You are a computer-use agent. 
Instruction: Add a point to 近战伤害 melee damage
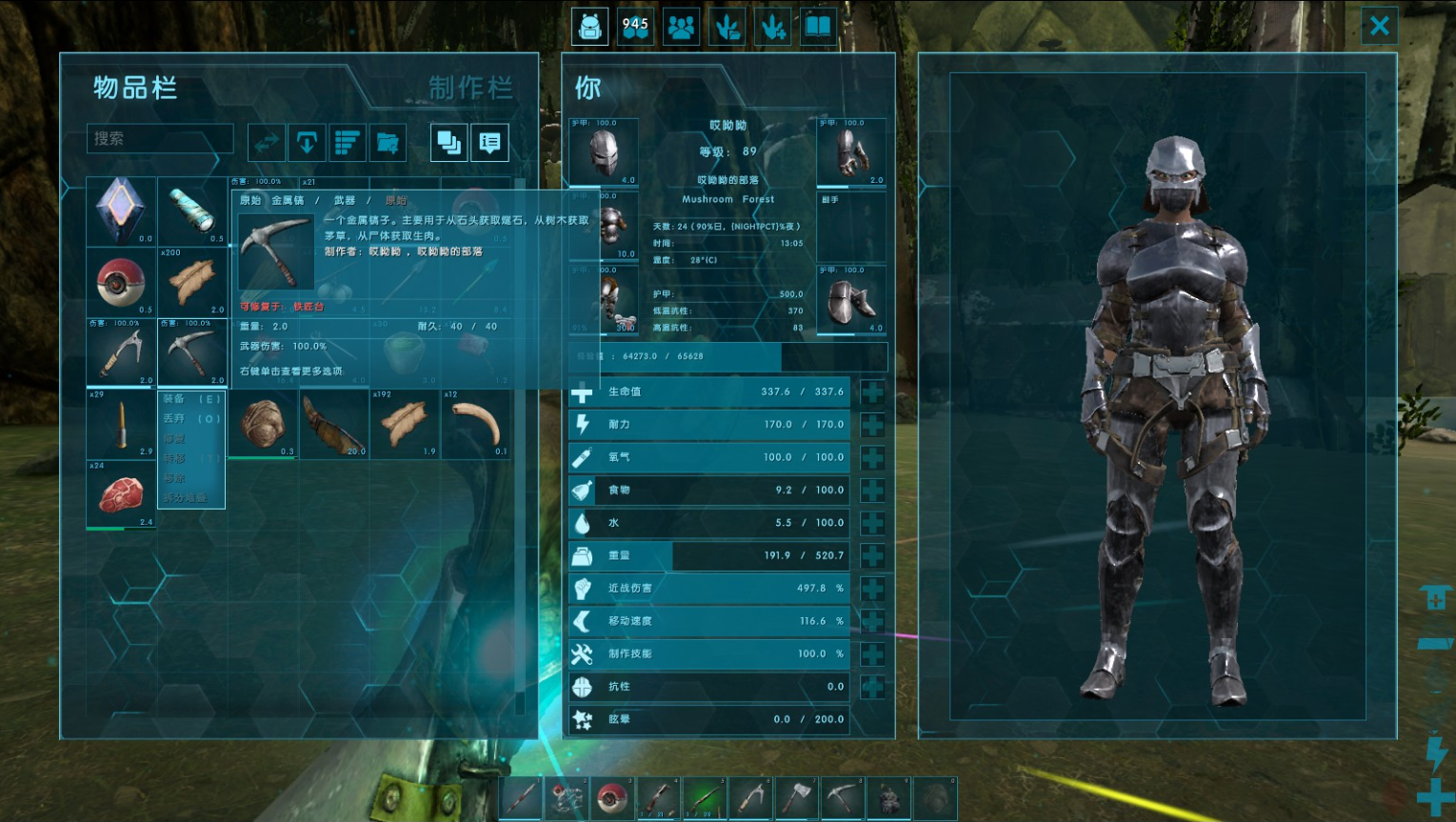(x=871, y=589)
